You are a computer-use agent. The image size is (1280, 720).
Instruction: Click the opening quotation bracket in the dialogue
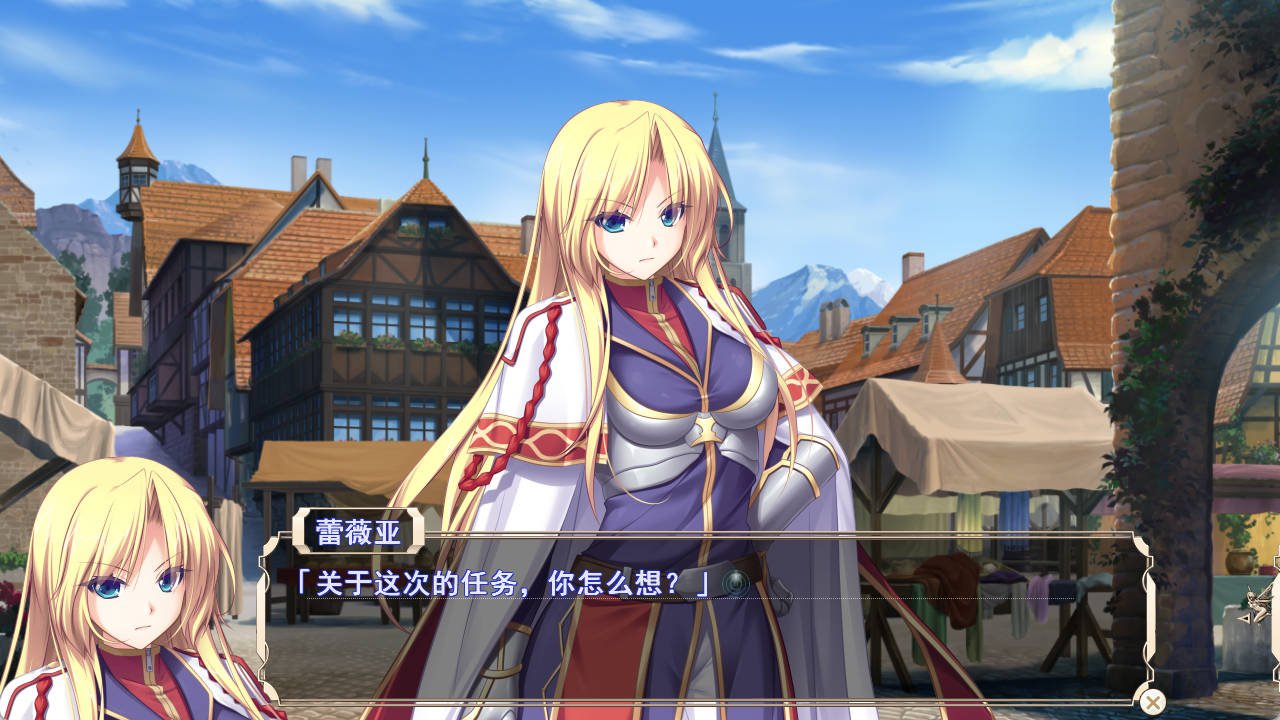click(x=304, y=582)
